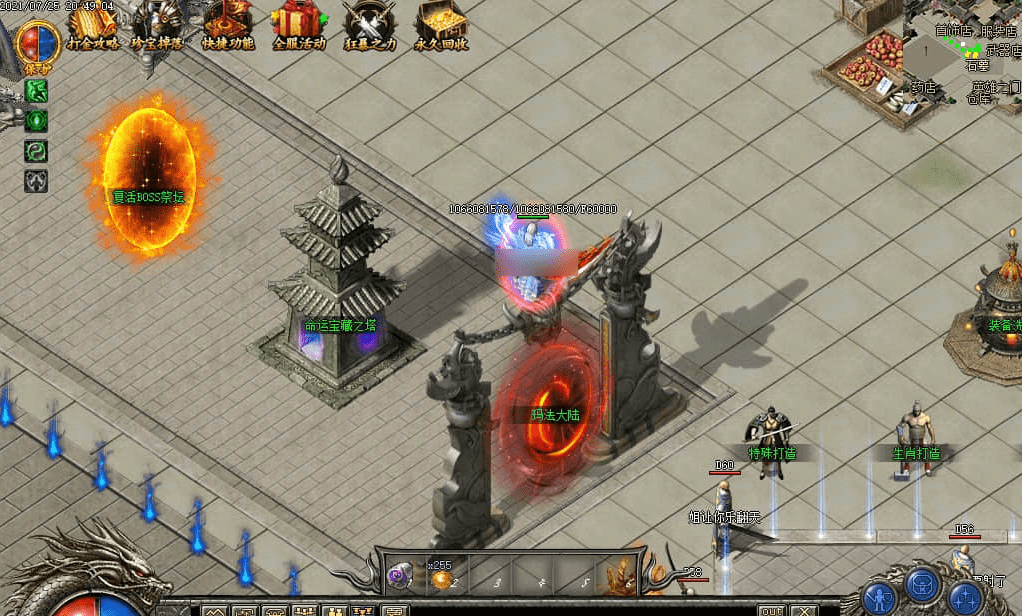The height and width of the screenshot is (616, 1022).
Task: Toggle the 保护 protection orb
Action: 38,44
